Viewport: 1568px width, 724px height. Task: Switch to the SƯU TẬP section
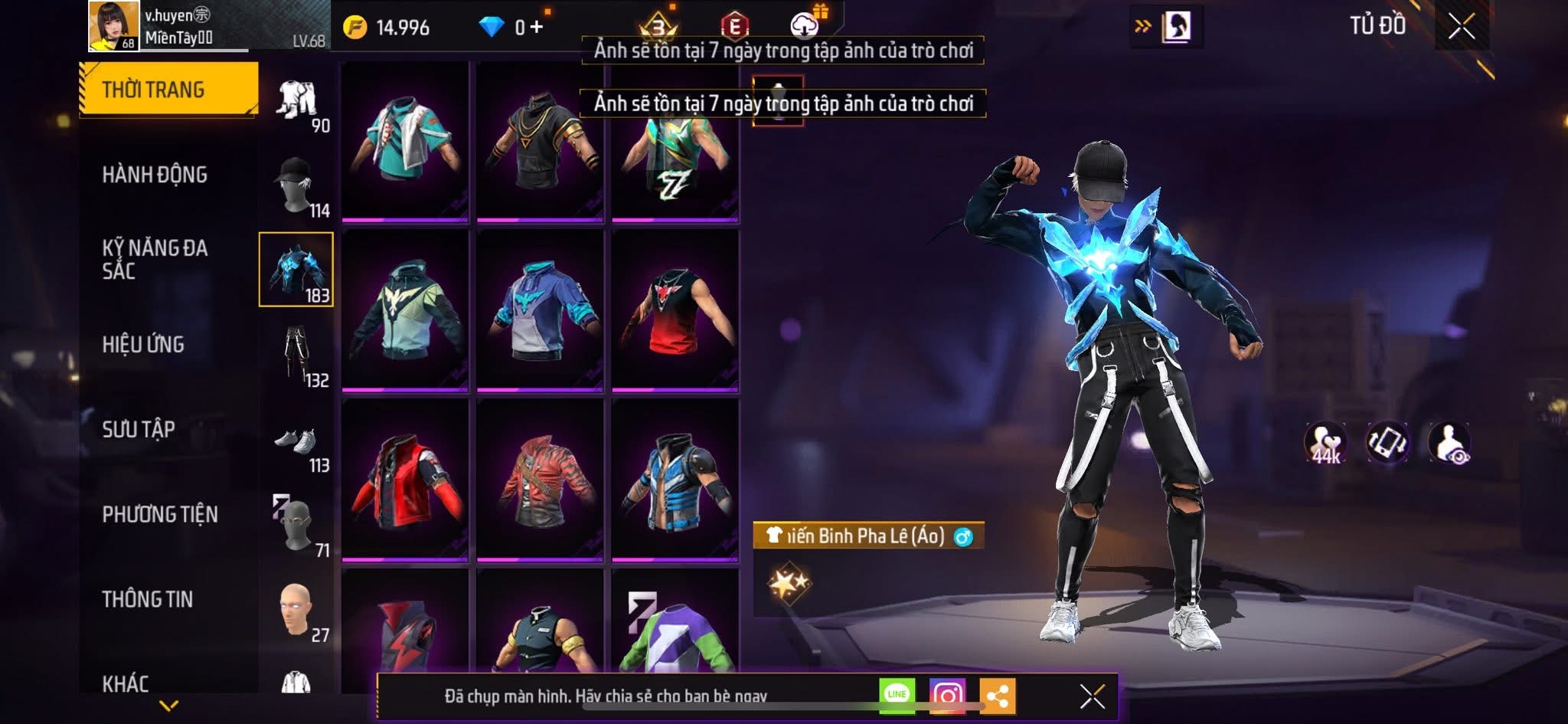point(139,429)
